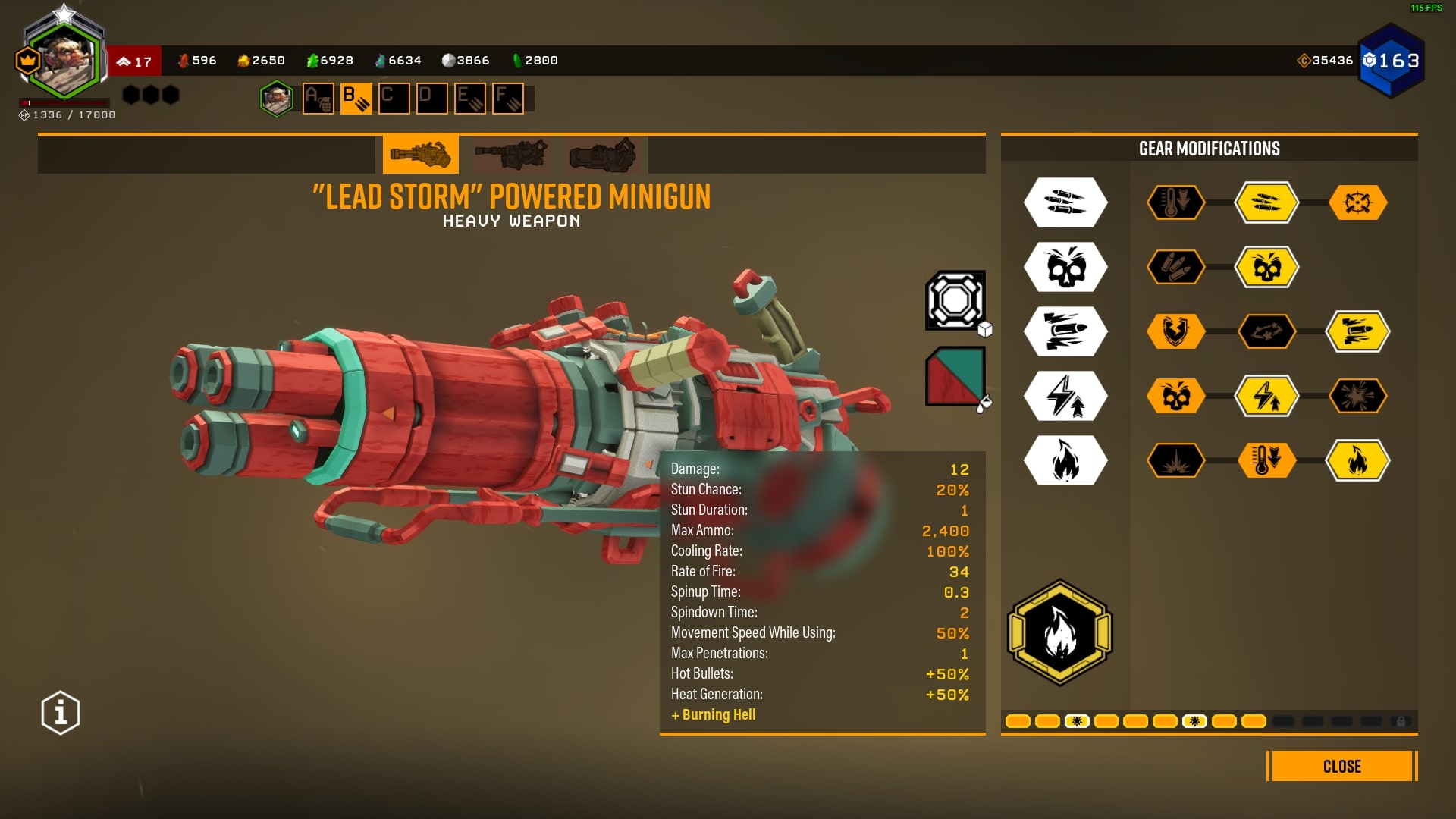Select the Cooling Rate thermometer mod in tier one
The width and height of the screenshot is (1456, 819).
(x=1176, y=202)
